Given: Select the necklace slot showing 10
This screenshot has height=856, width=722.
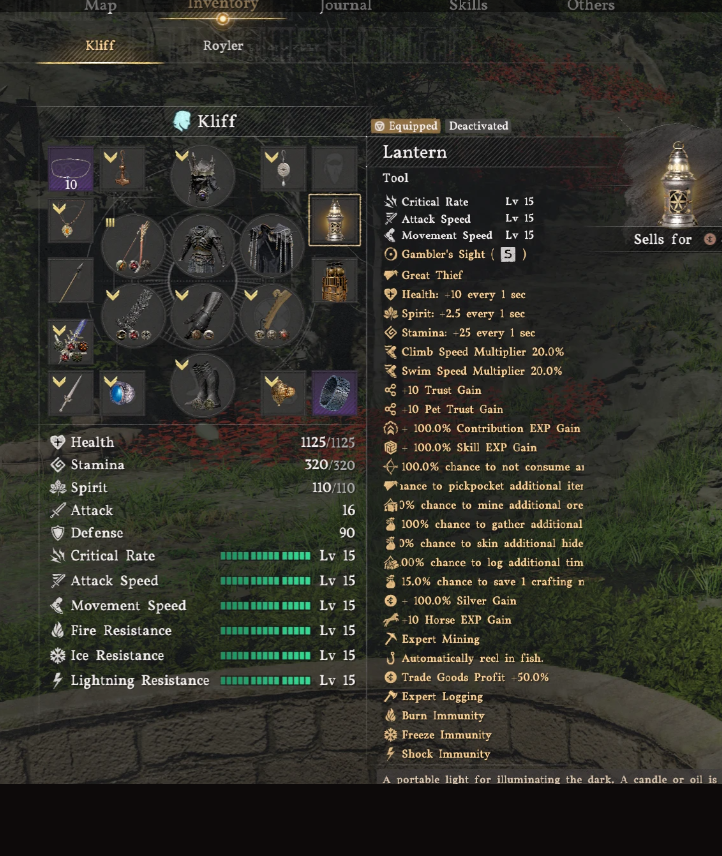Looking at the screenshot, I should (70, 170).
